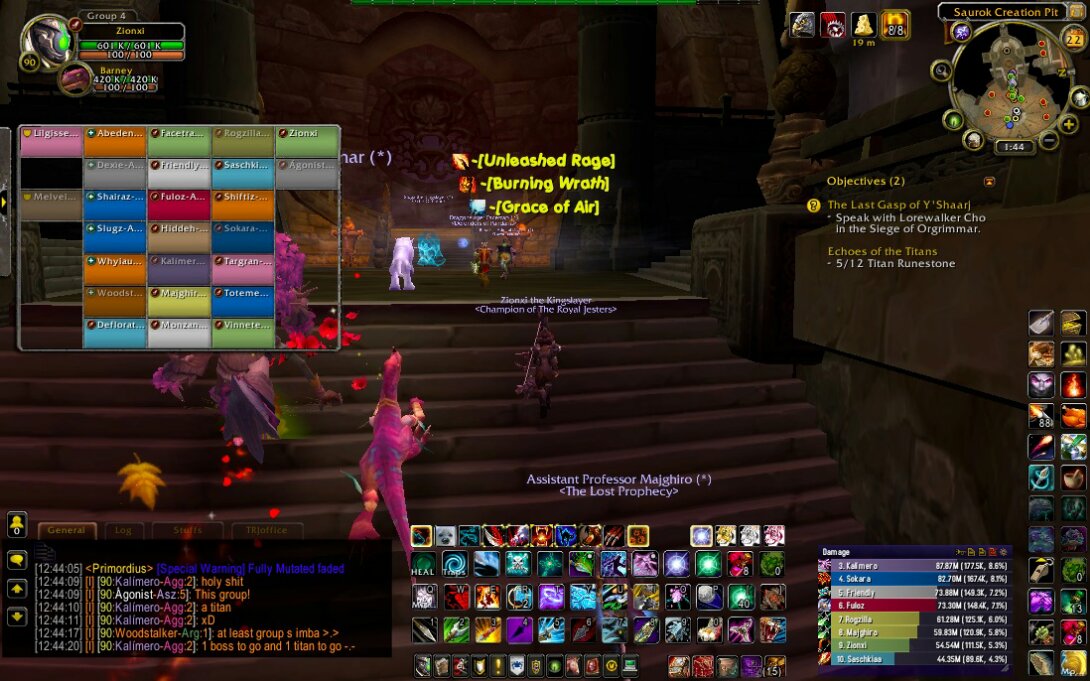The height and width of the screenshot is (681, 1090).
Task: Collapse the Objectives tracker
Action: coord(990,182)
